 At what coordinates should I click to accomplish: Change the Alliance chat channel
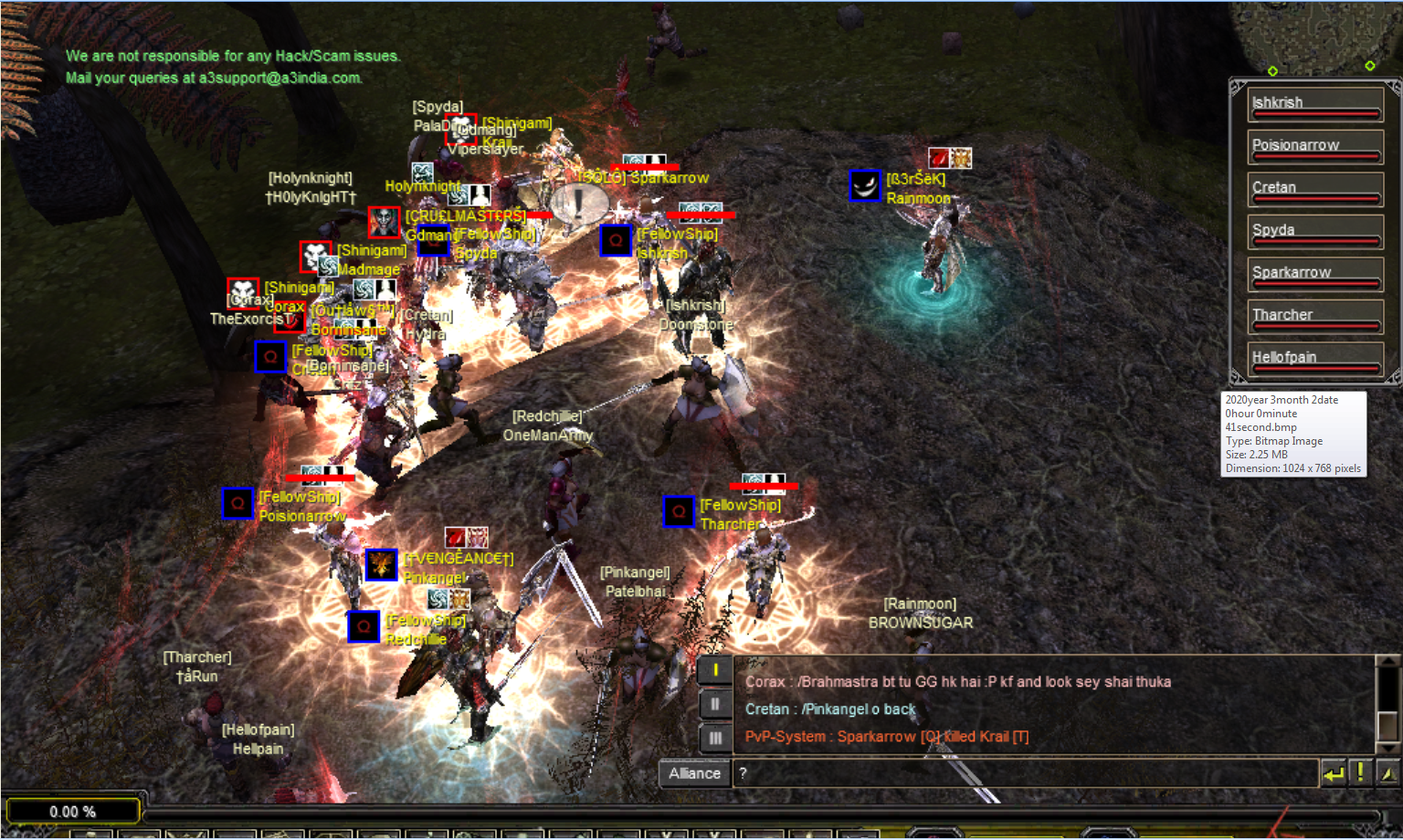click(694, 773)
